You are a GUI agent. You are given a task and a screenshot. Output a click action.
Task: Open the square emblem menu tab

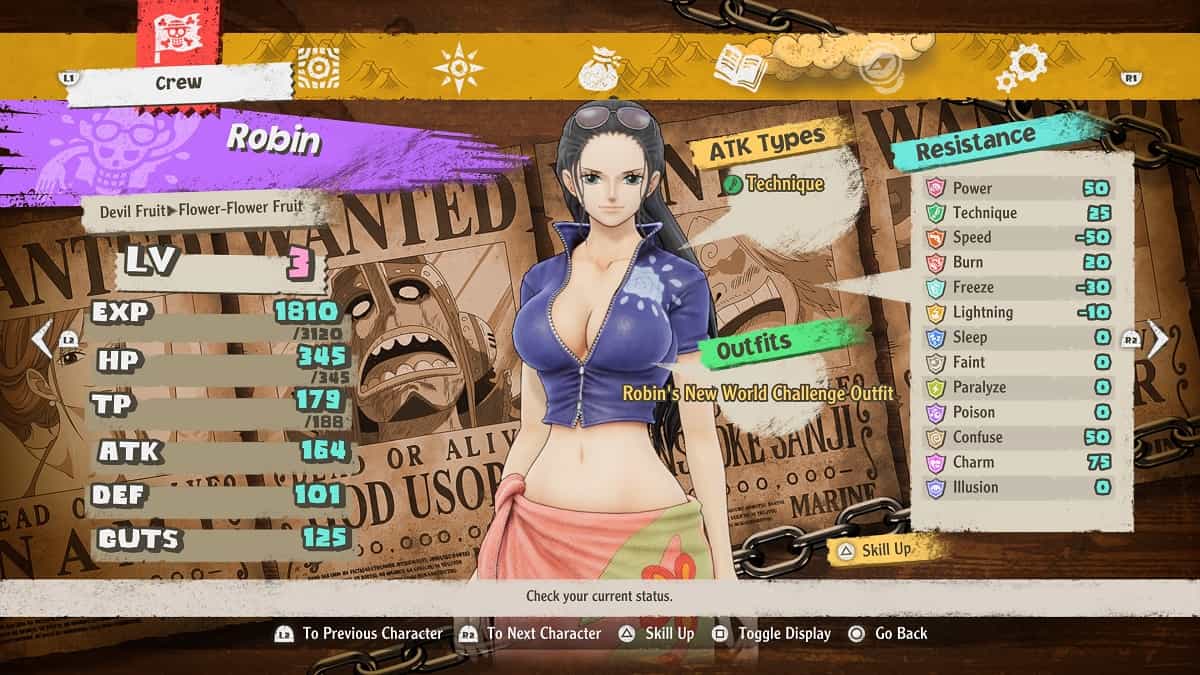tap(318, 68)
